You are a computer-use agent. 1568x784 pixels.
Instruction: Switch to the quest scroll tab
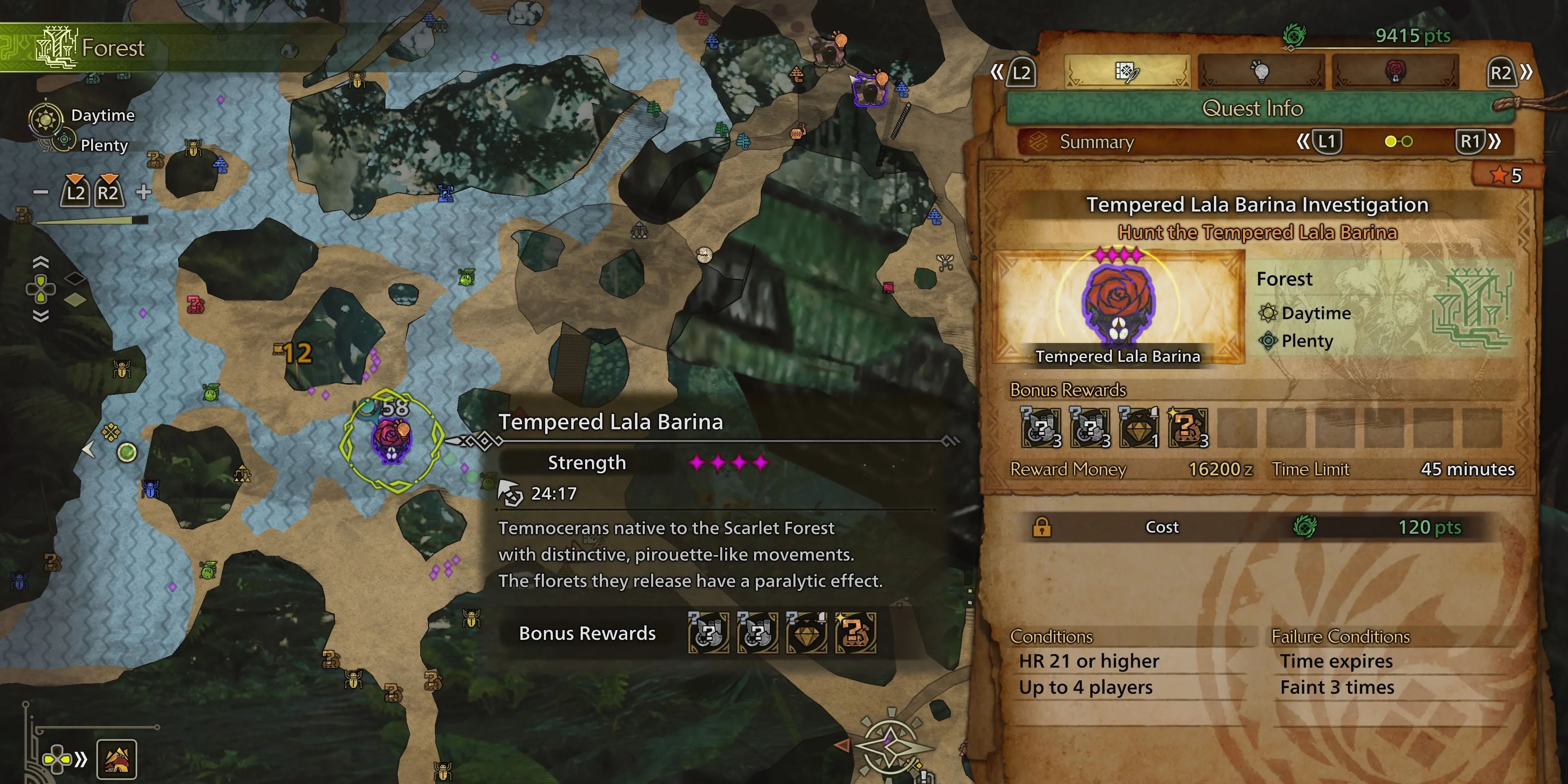[x=1127, y=72]
